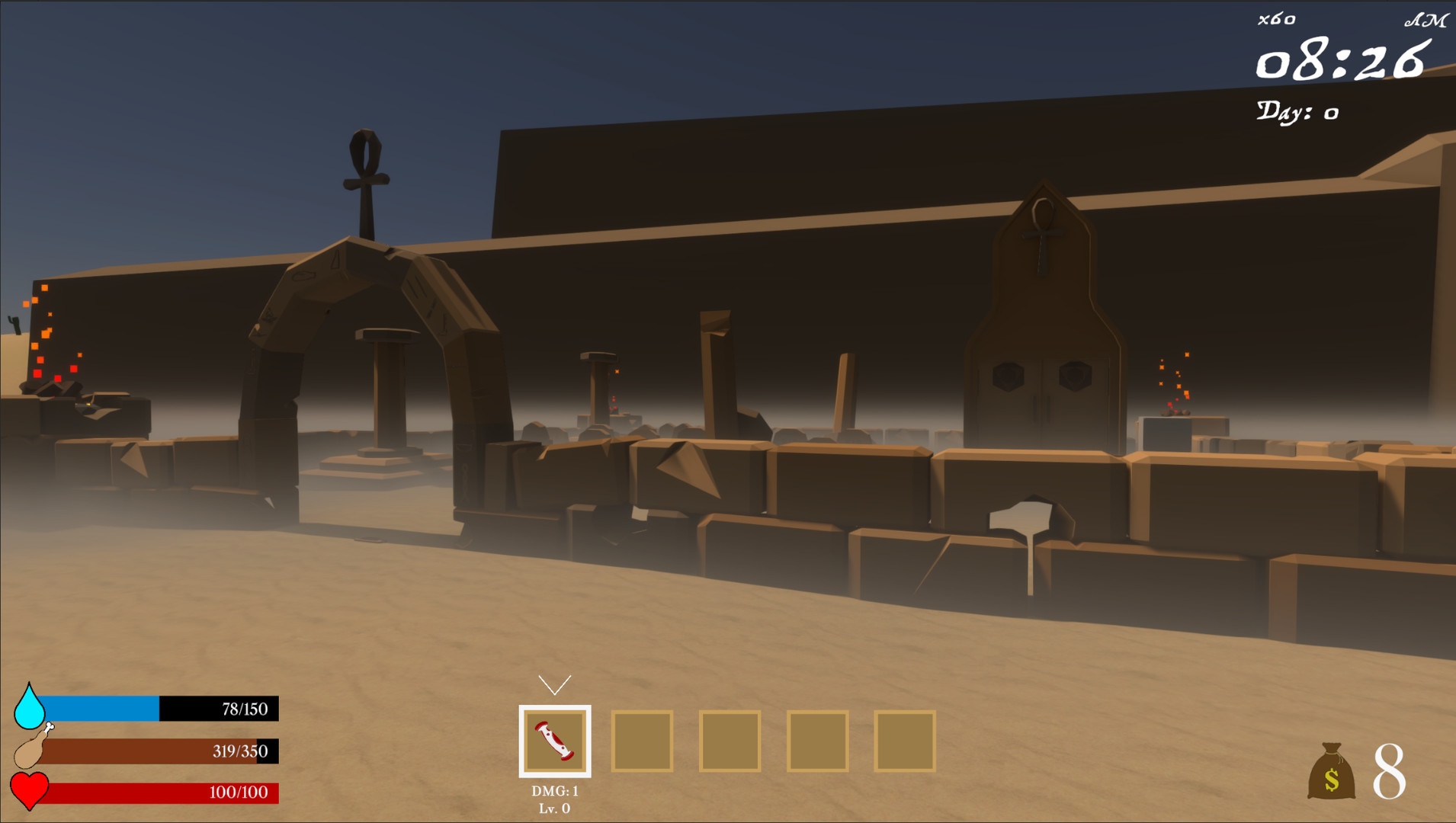Click the Day: 0 counter
Screen dimensions: 1456x823
[1298, 111]
